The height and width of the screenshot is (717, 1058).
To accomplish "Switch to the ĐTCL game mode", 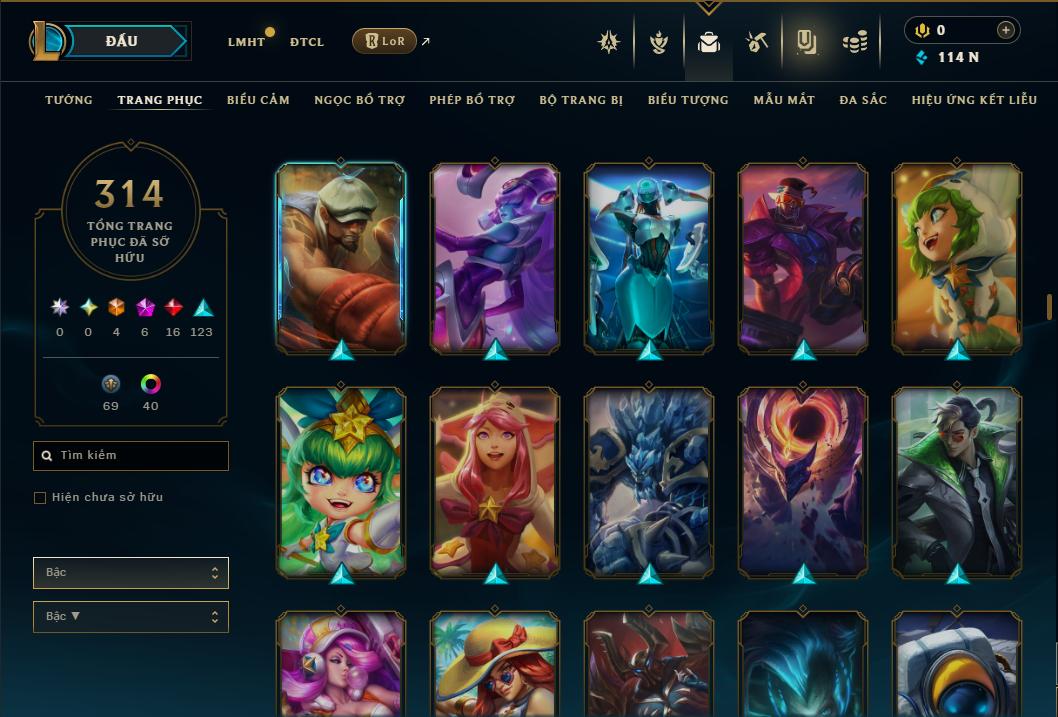I will point(307,42).
